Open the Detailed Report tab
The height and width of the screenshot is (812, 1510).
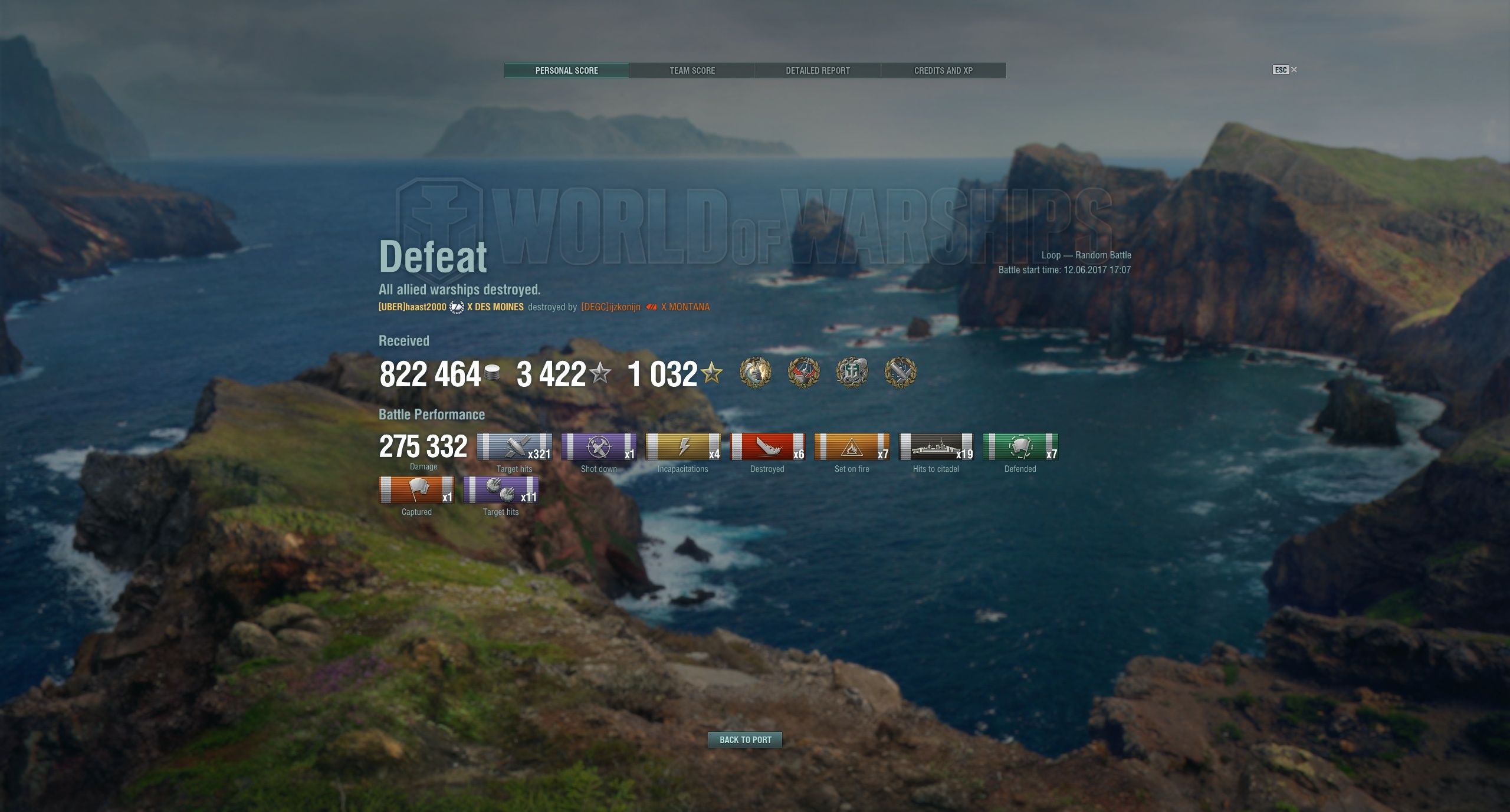pos(818,71)
